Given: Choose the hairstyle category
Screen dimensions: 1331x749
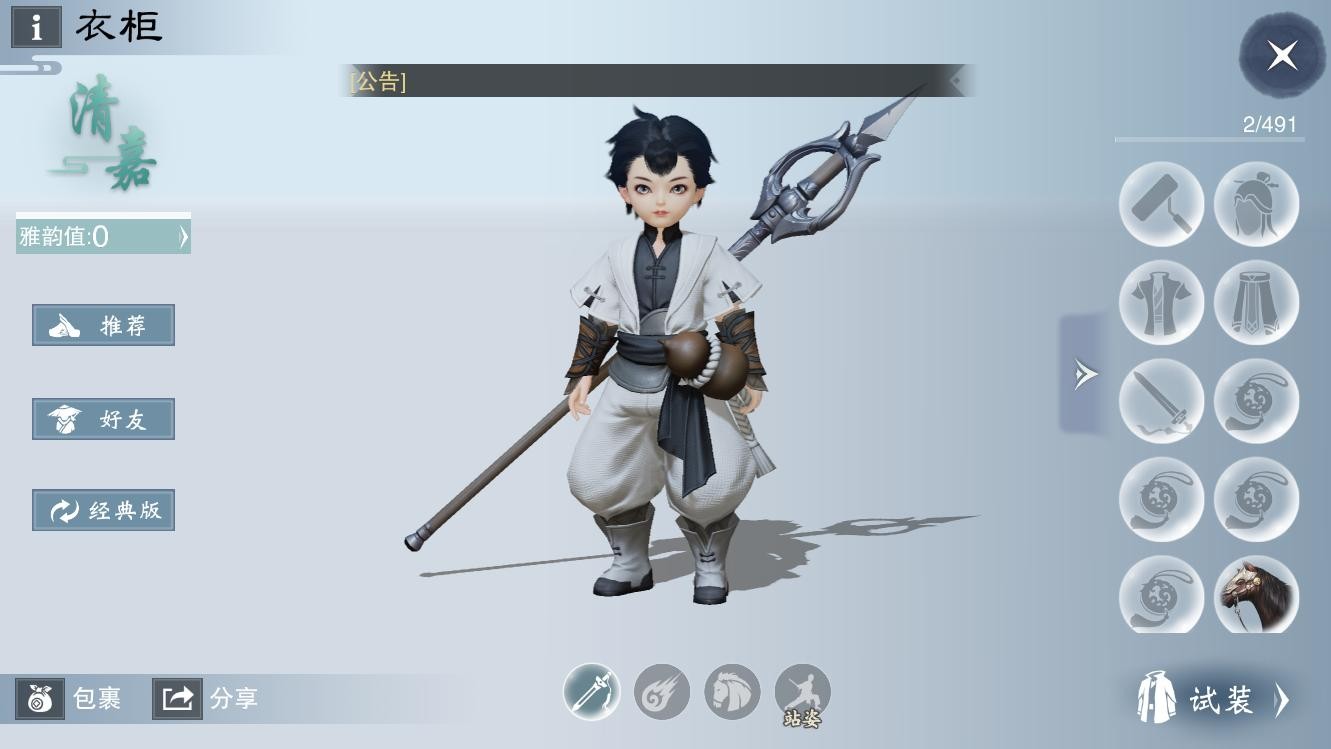Looking at the screenshot, I should click(1256, 204).
